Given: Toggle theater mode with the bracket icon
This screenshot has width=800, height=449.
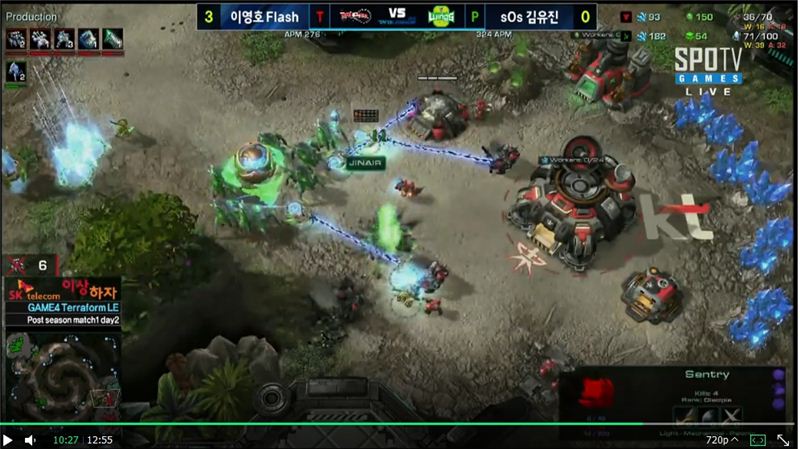Looking at the screenshot, I should [758, 439].
